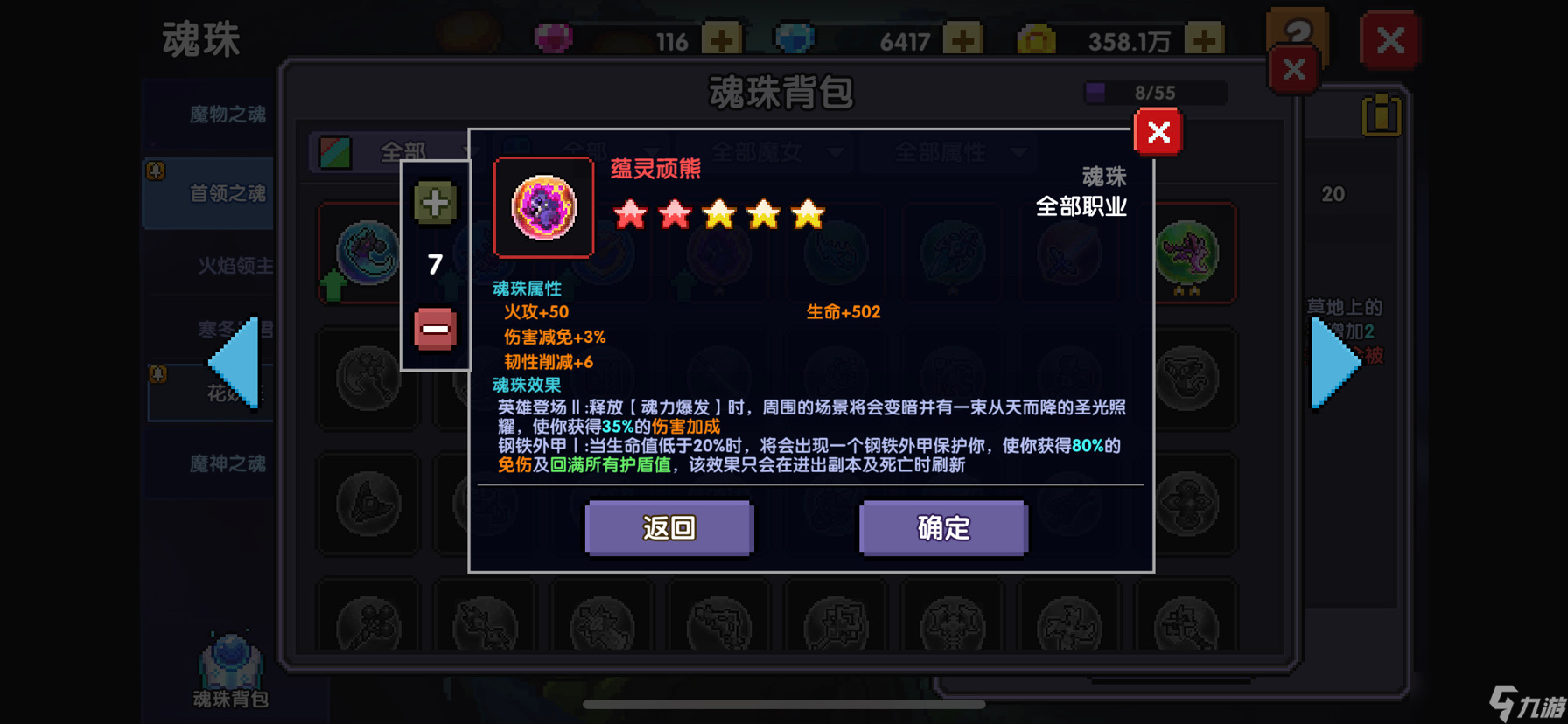Increase quantity with the green plus stepper
This screenshot has width=1568, height=724.
pyautogui.click(x=433, y=202)
